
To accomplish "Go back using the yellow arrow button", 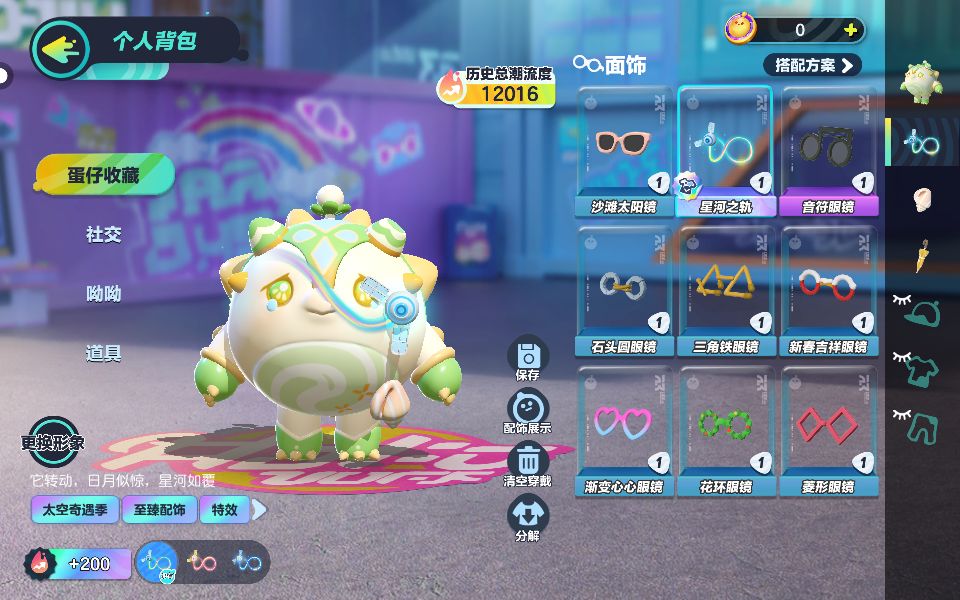I will coord(62,45).
